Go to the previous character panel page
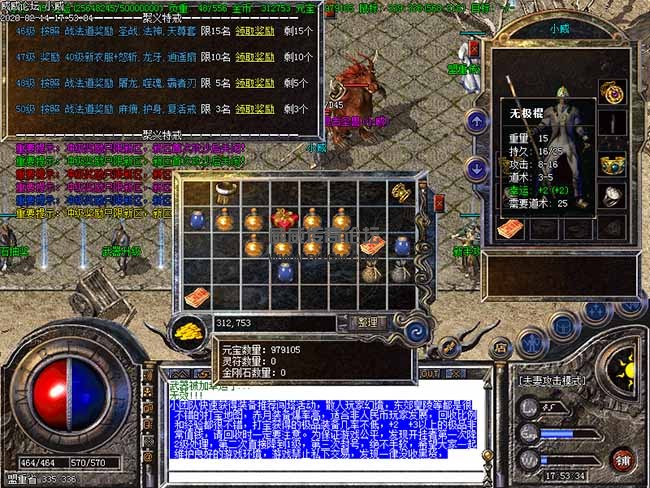Screen dimensions: 650x488 coord(478,121)
